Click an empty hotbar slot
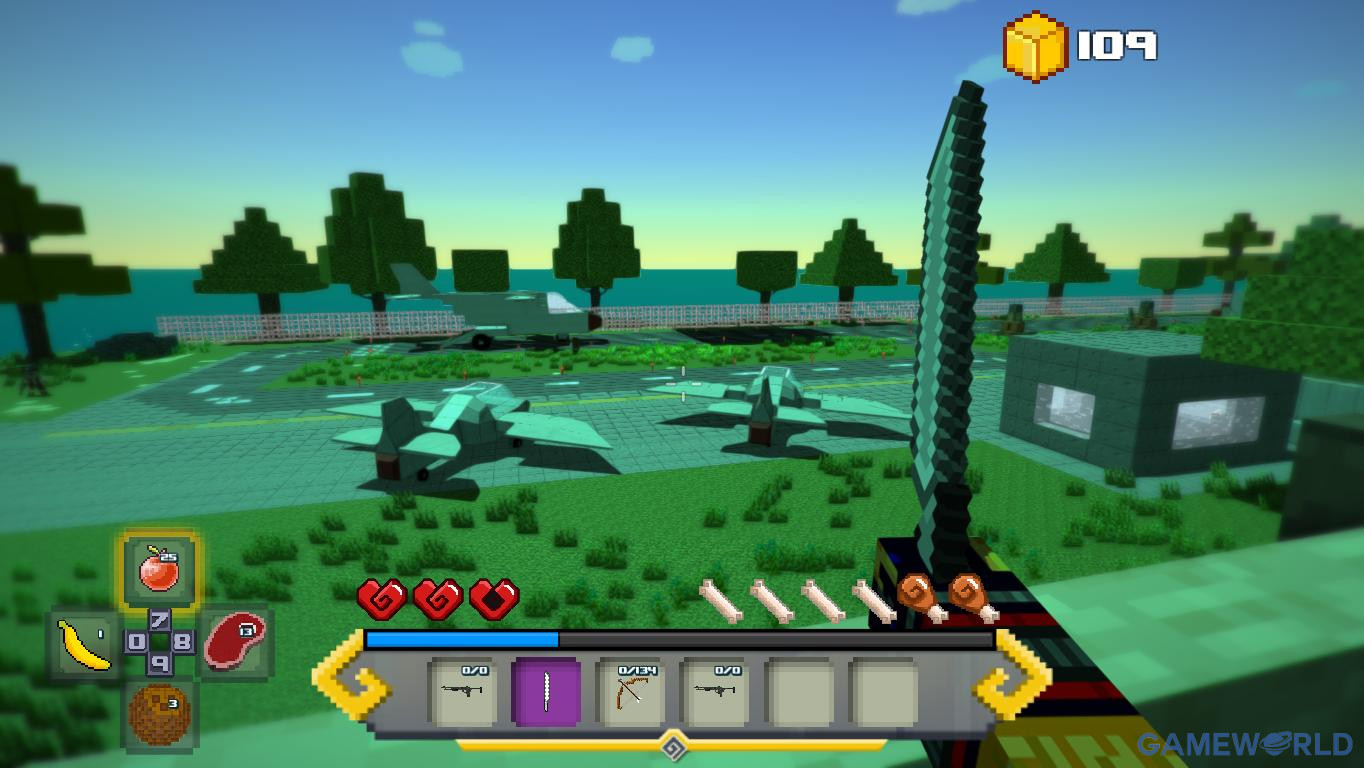Viewport: 1364px width, 768px height. tap(799, 691)
